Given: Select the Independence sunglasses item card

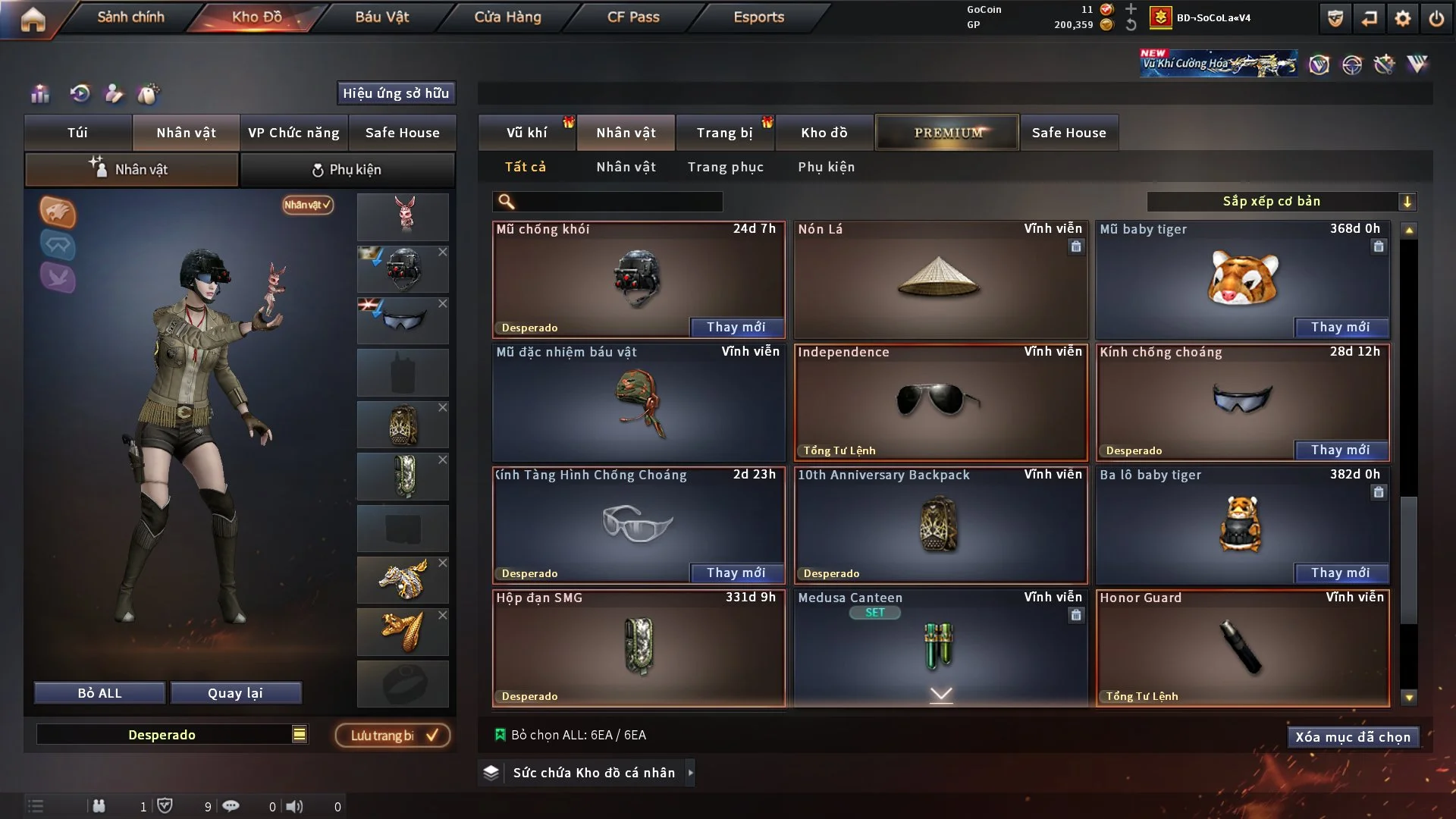Looking at the screenshot, I should (x=940, y=402).
